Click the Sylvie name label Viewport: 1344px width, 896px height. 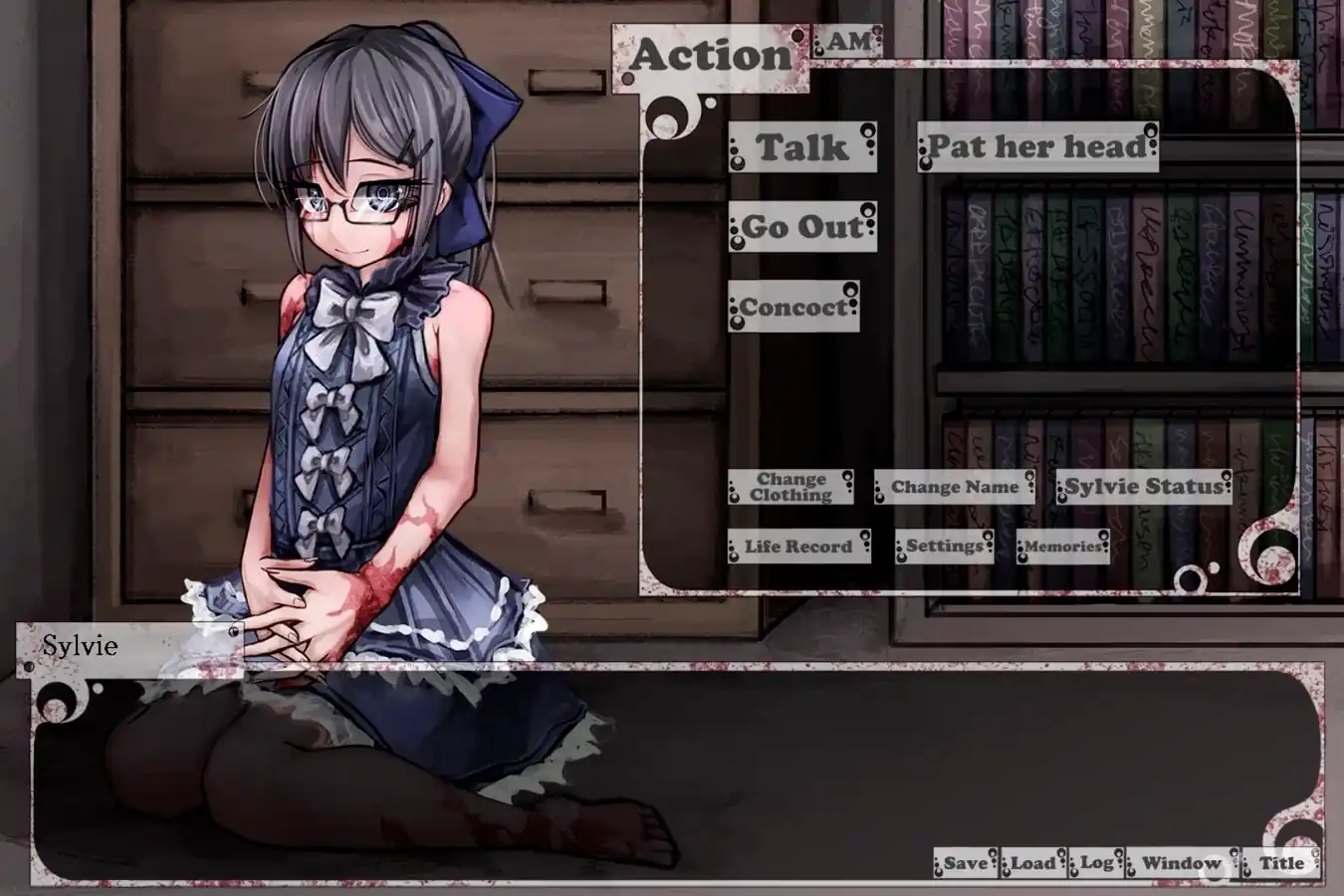(80, 646)
